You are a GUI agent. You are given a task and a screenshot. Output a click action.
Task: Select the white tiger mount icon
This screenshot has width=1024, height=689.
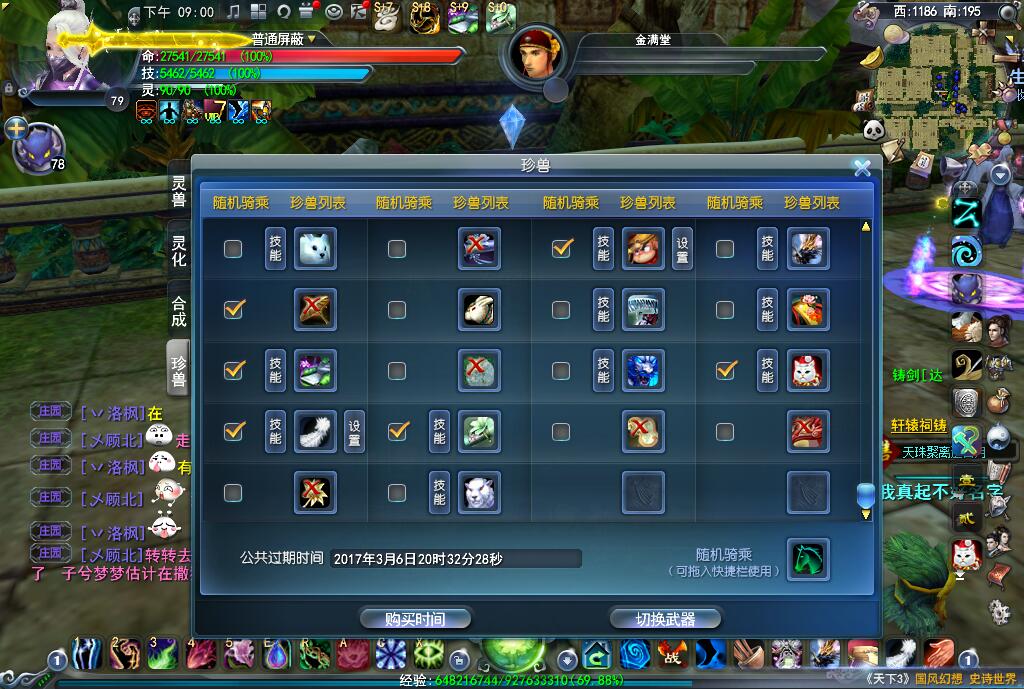479,492
